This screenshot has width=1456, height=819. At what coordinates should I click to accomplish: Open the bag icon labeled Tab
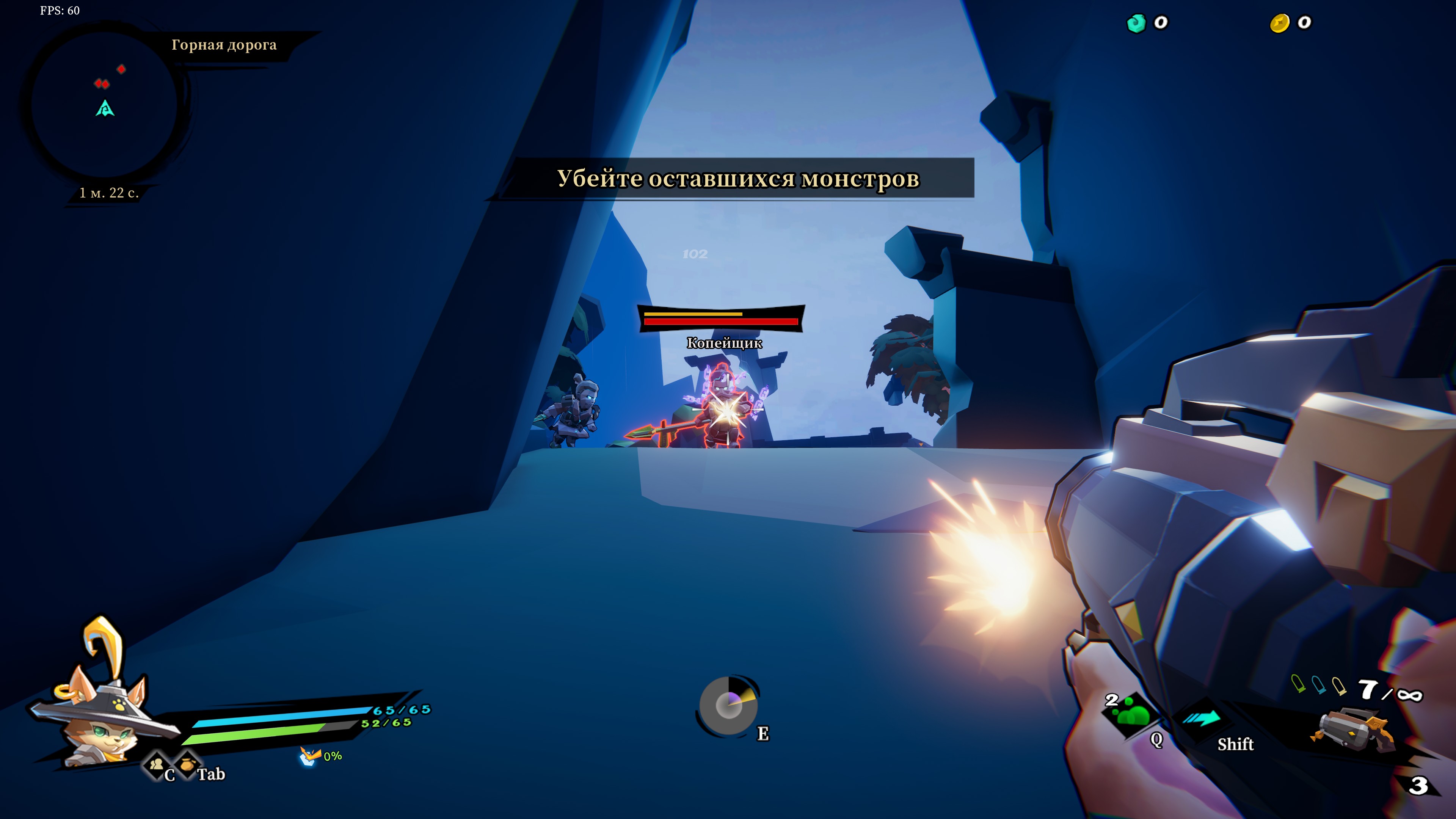[187, 765]
